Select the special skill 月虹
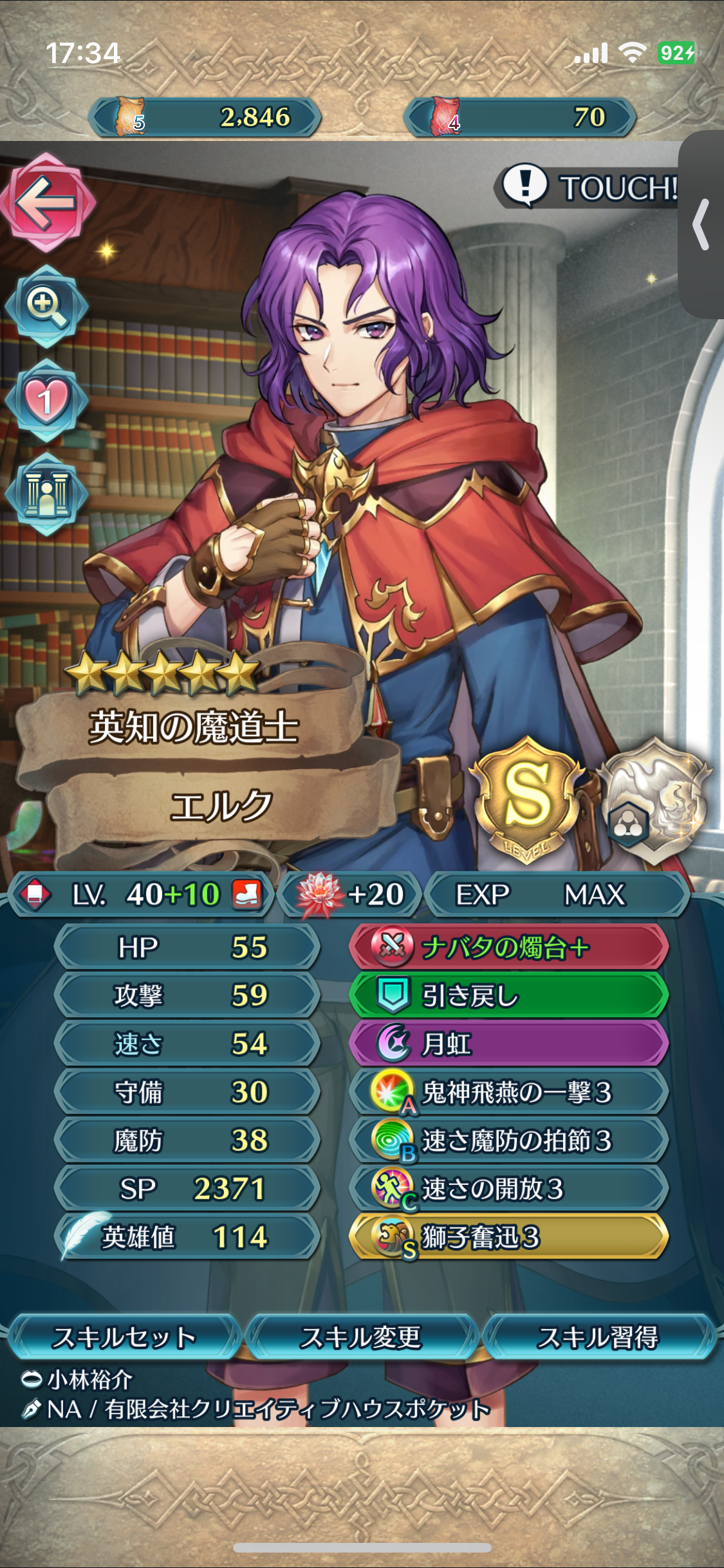 click(508, 1043)
